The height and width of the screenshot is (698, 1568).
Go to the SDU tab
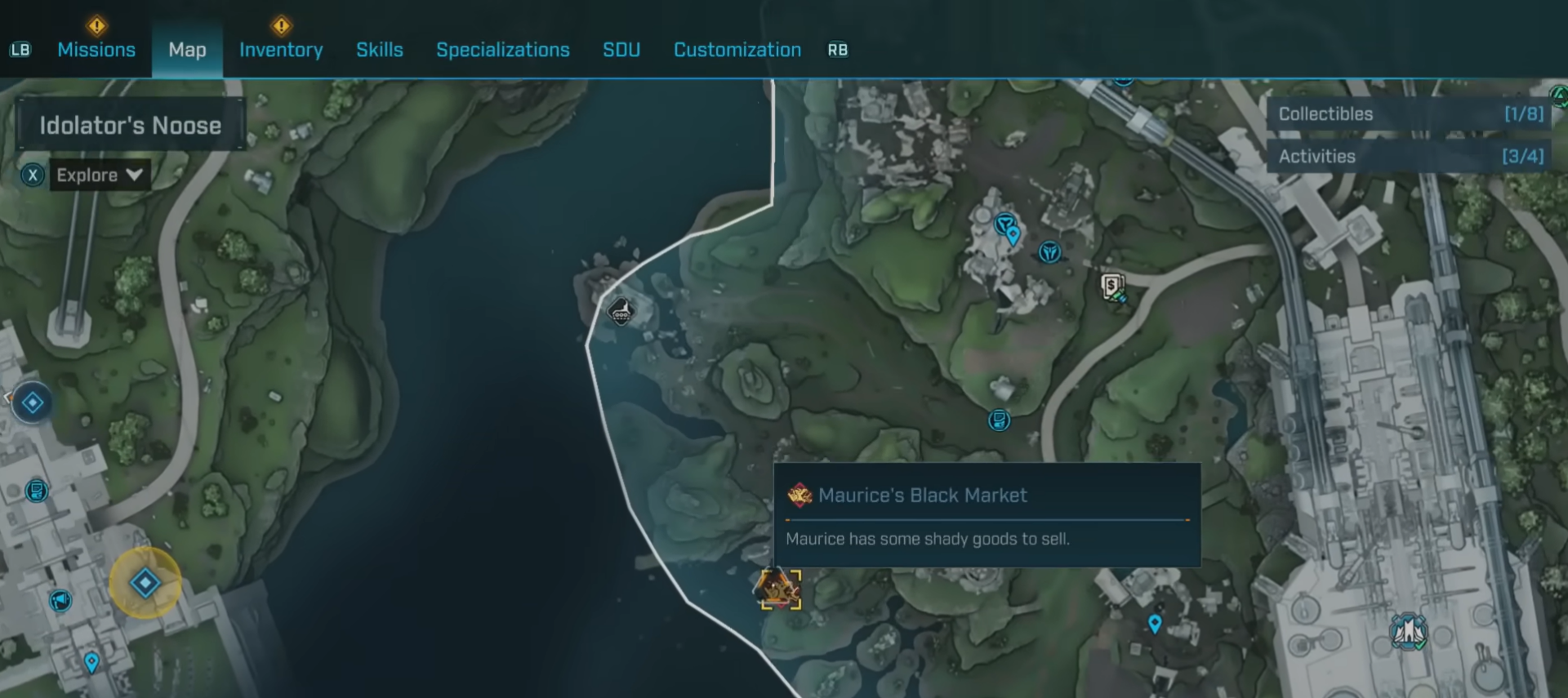coord(621,50)
